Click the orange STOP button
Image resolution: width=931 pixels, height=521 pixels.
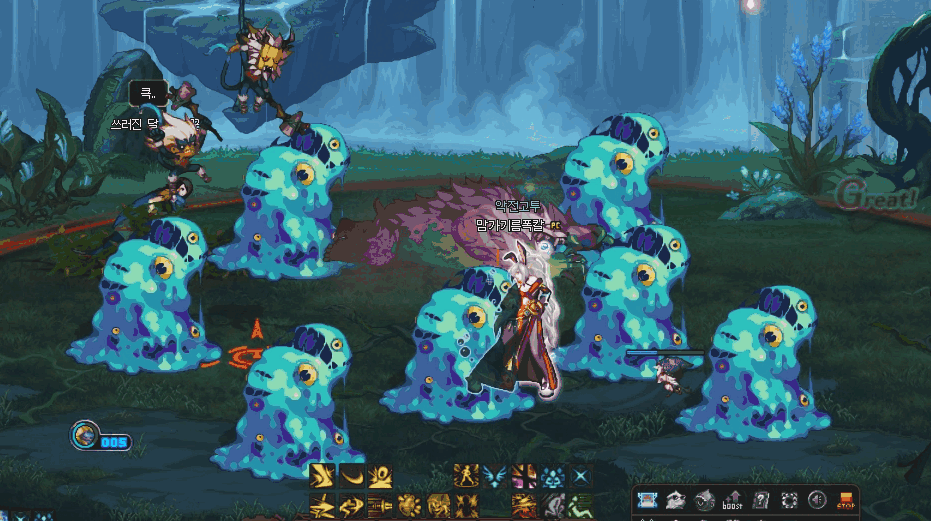click(x=845, y=500)
